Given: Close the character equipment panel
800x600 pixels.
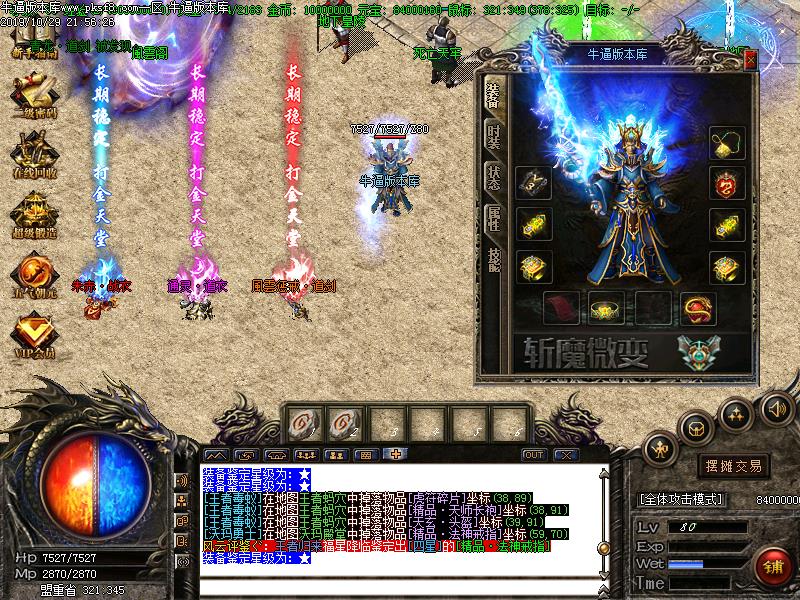Looking at the screenshot, I should click(750, 58).
